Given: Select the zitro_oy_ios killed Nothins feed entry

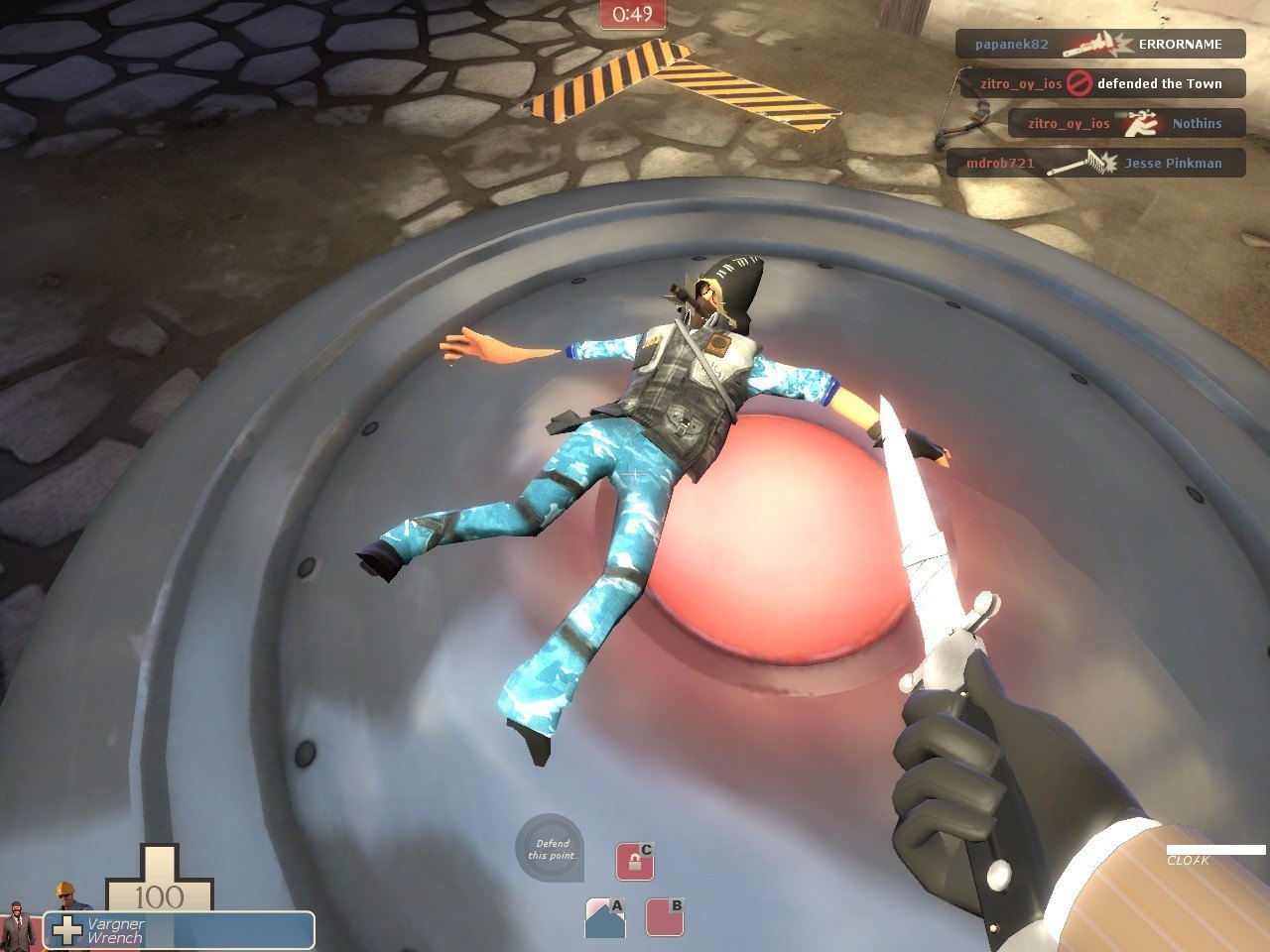Looking at the screenshot, I should pyautogui.click(x=1125, y=124).
